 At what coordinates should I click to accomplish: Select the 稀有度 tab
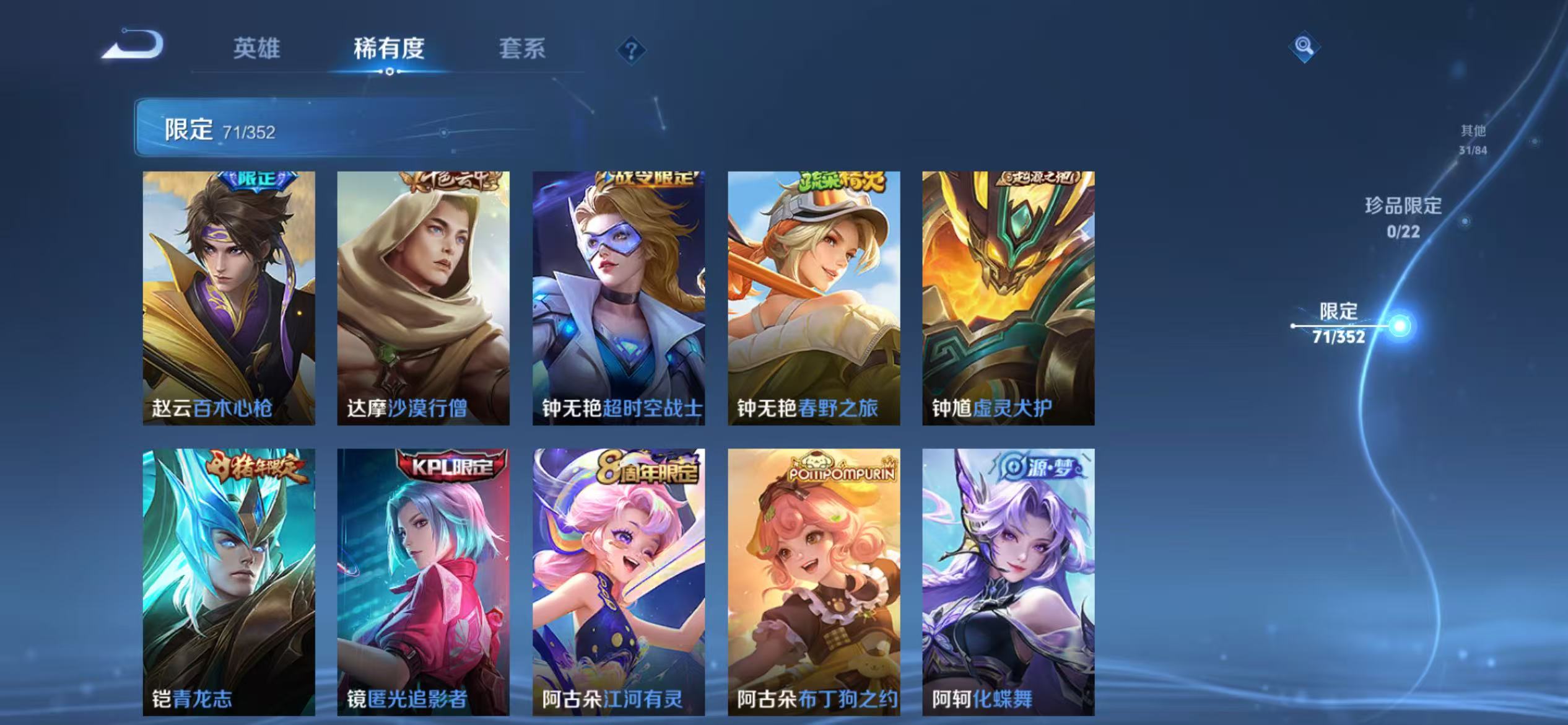click(390, 50)
